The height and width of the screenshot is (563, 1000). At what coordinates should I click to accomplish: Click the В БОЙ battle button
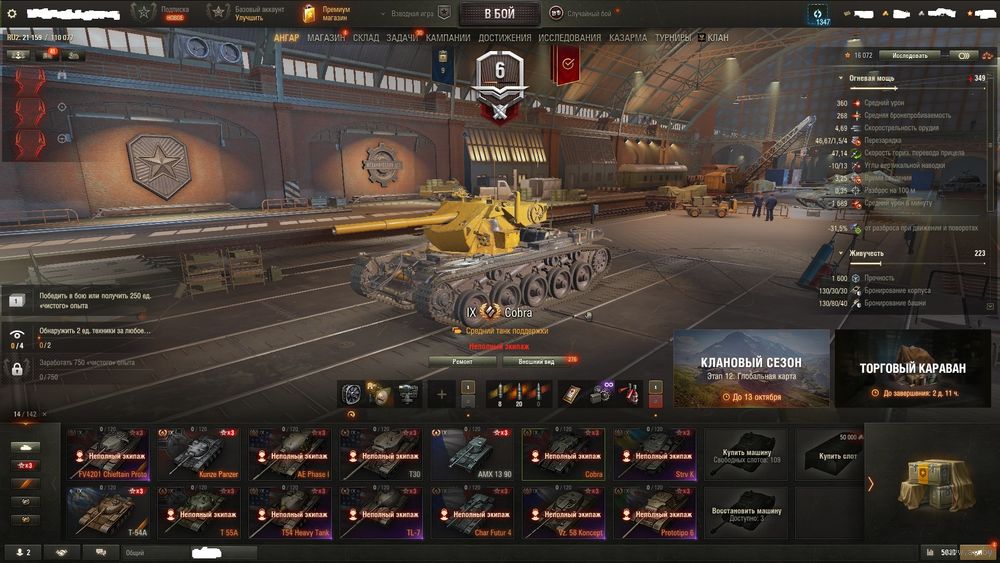point(499,13)
